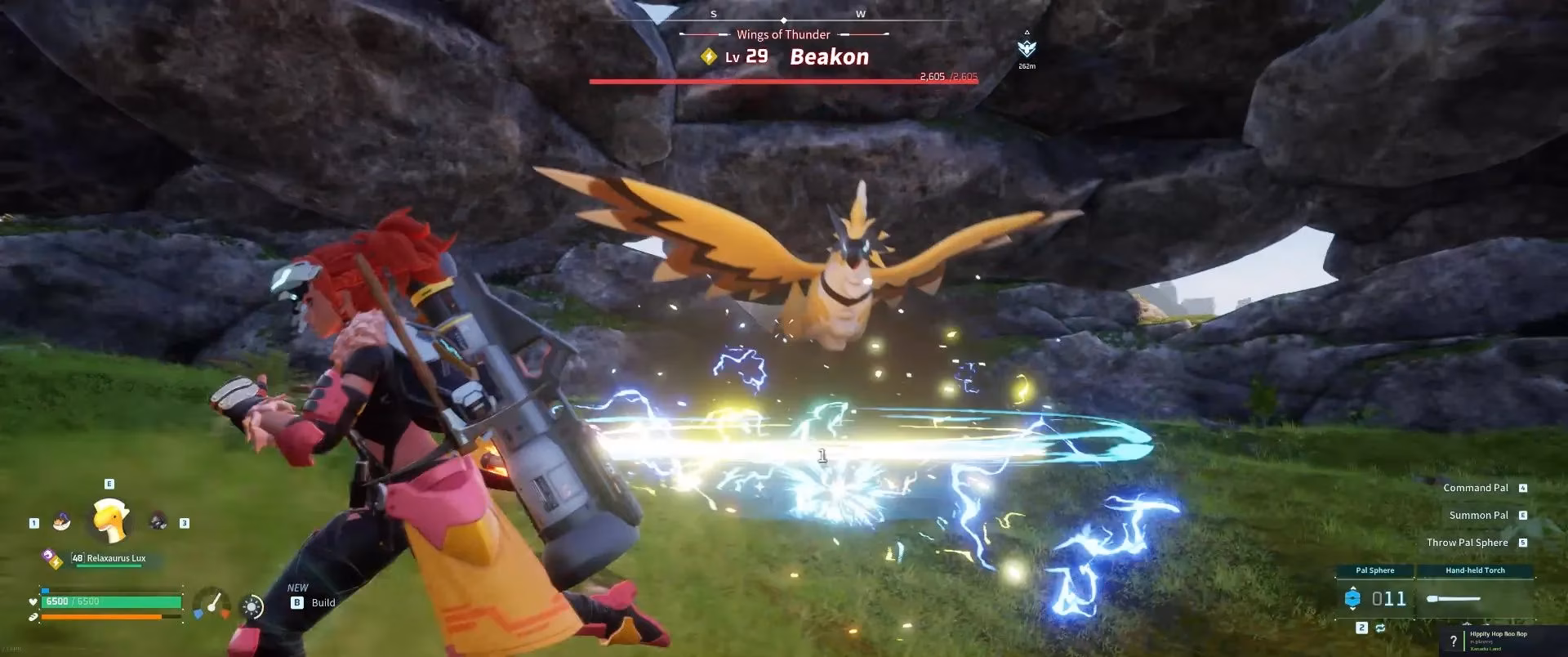Screen dimensions: 1568x657
Task: Select the pal in party slot 1
Action: click(61, 521)
